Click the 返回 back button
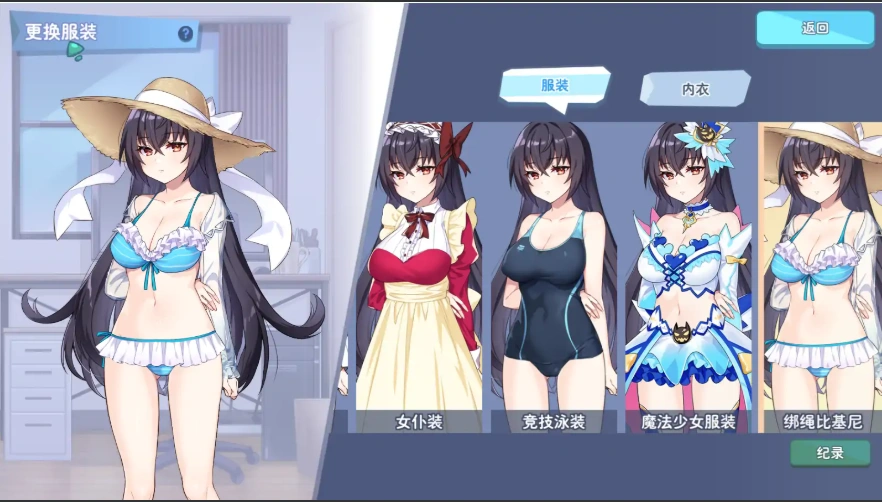This screenshot has height=502, width=882. point(815,29)
